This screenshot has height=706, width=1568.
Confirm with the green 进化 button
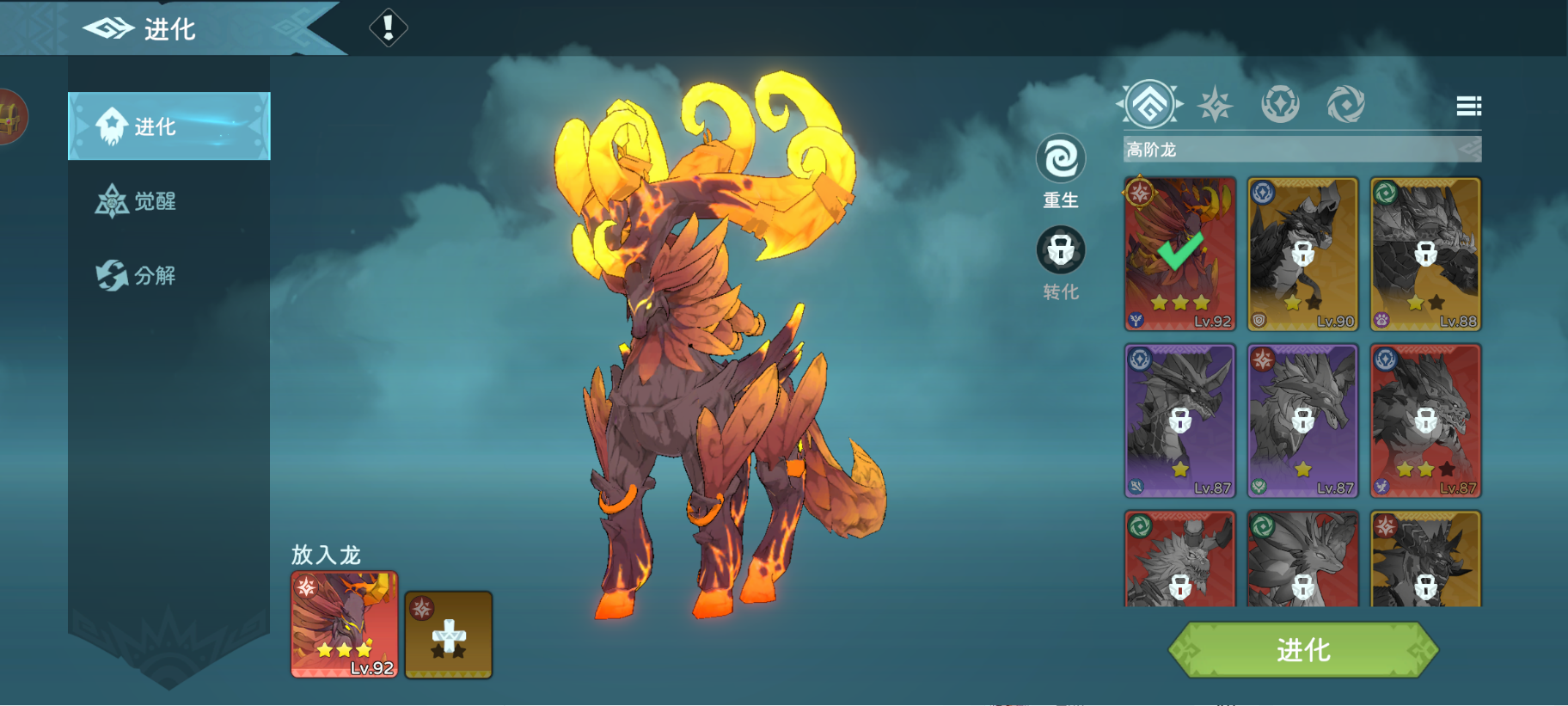click(x=1302, y=650)
